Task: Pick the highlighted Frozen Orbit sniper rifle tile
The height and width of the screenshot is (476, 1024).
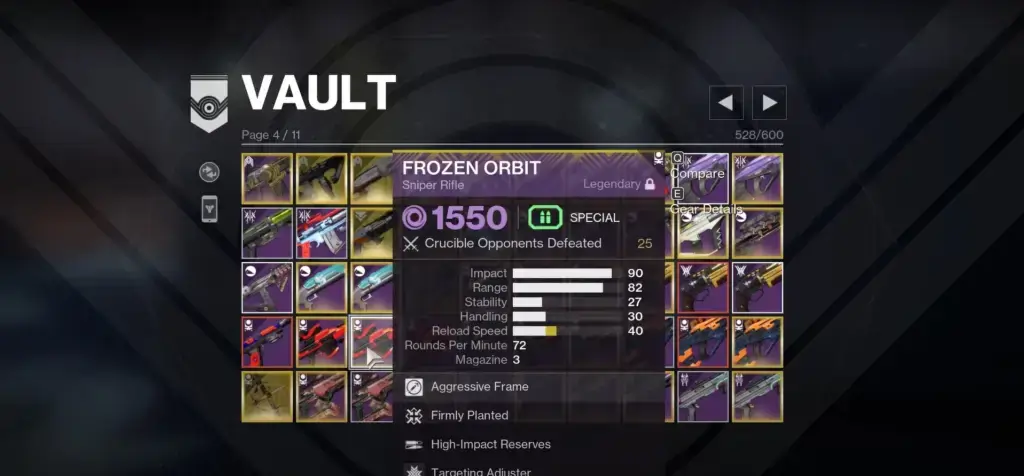Action: [x=375, y=341]
